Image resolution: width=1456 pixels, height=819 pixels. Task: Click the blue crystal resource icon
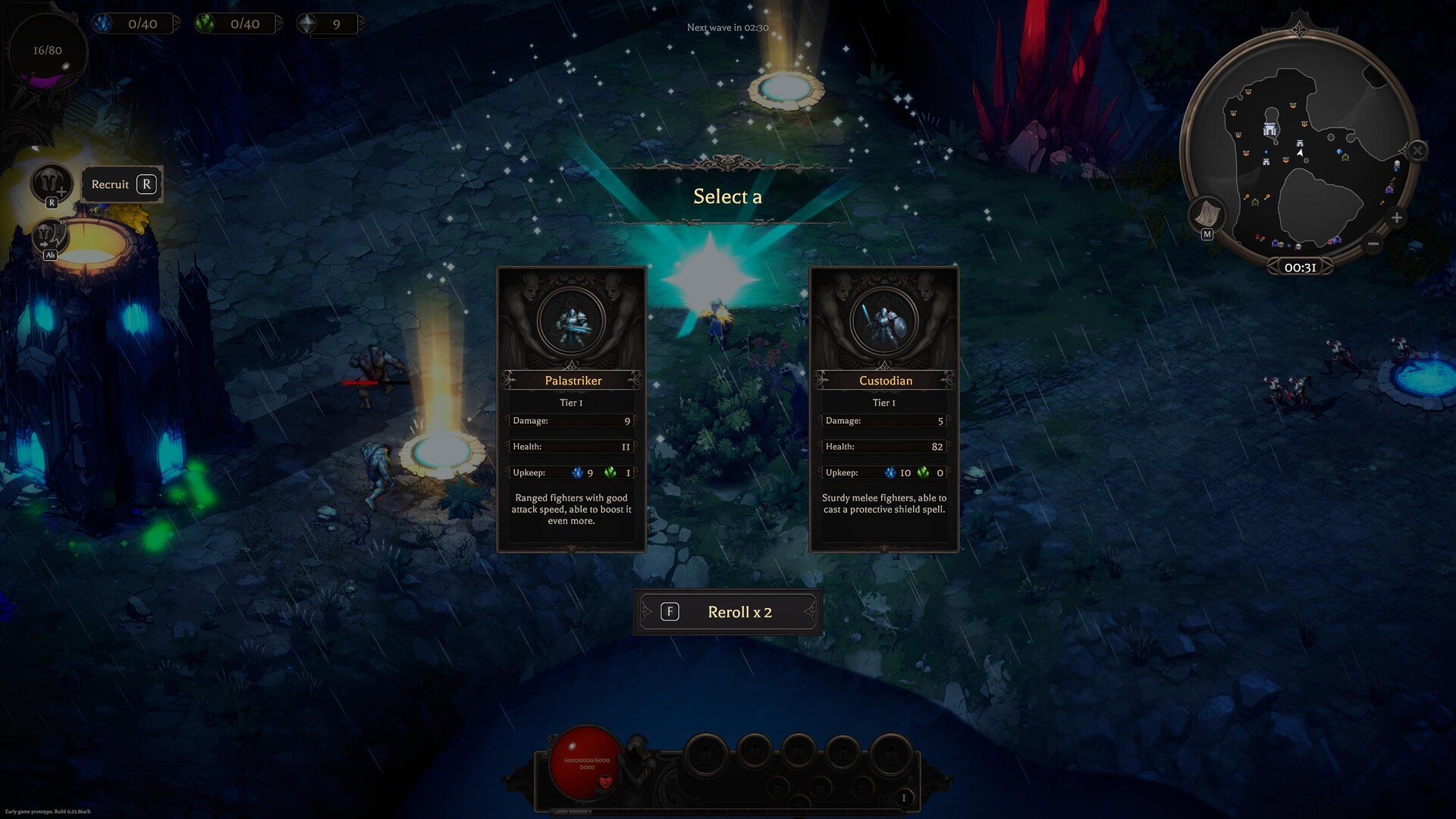coord(102,24)
